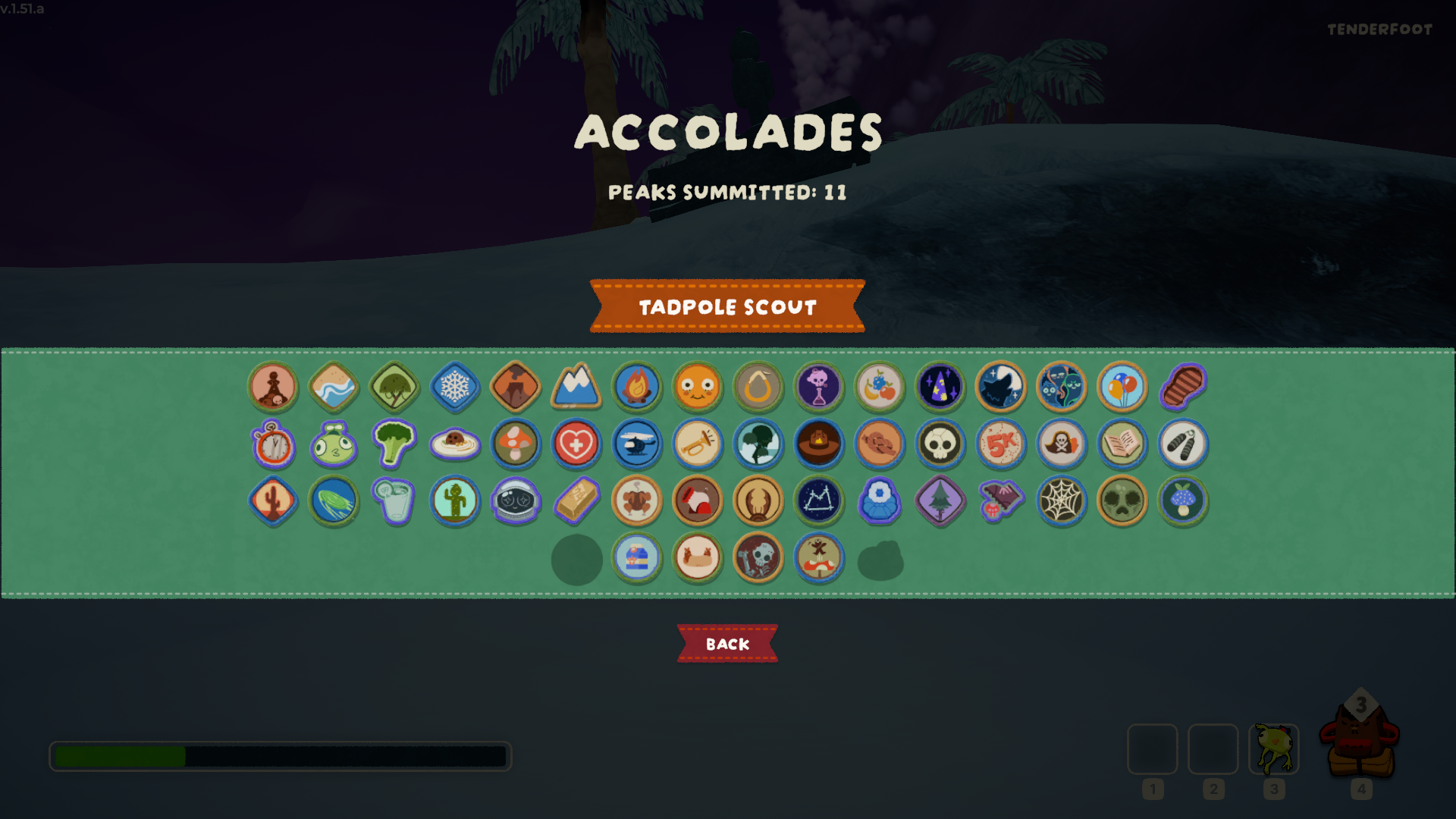The image size is (1456, 819).
Task: View the bugle horn badge
Action: click(x=698, y=444)
